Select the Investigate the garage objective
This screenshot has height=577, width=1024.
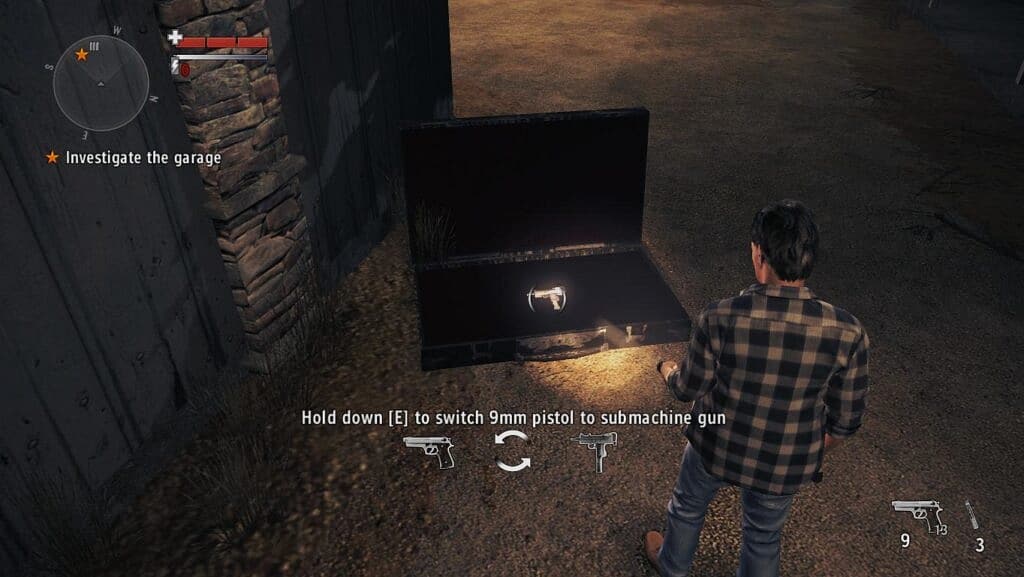pos(143,158)
